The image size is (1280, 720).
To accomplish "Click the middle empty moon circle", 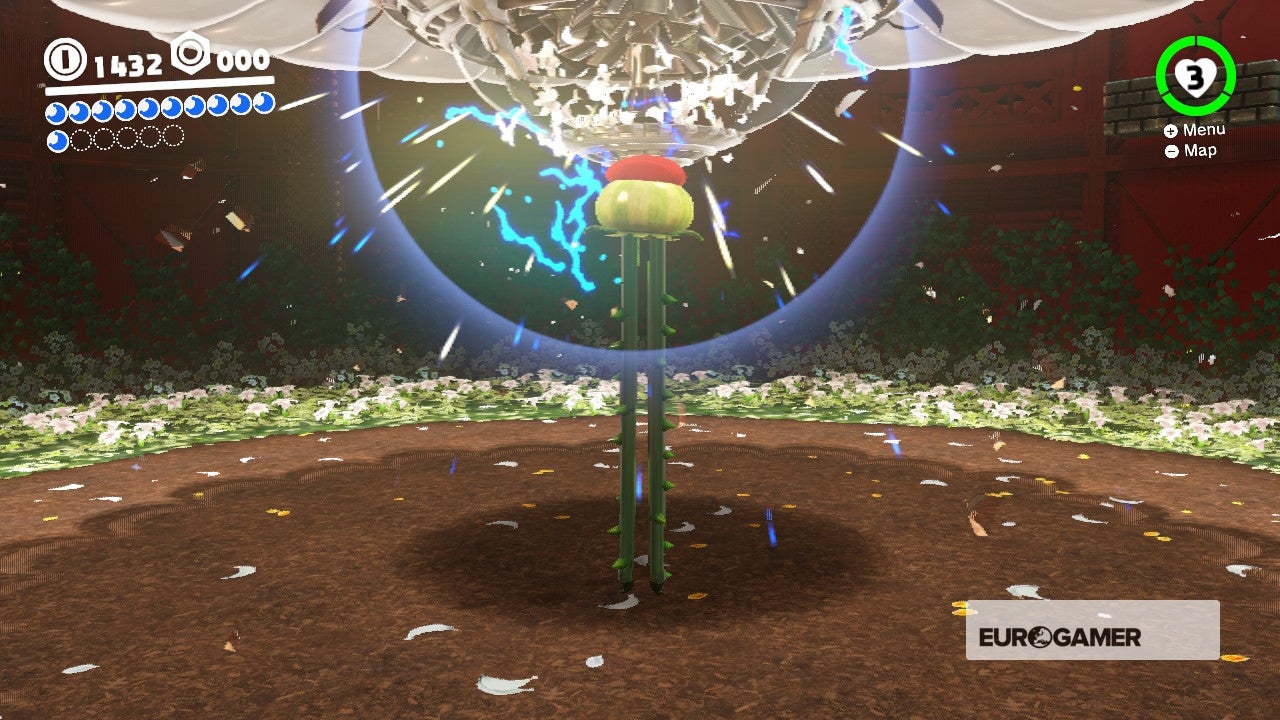I will click(128, 137).
